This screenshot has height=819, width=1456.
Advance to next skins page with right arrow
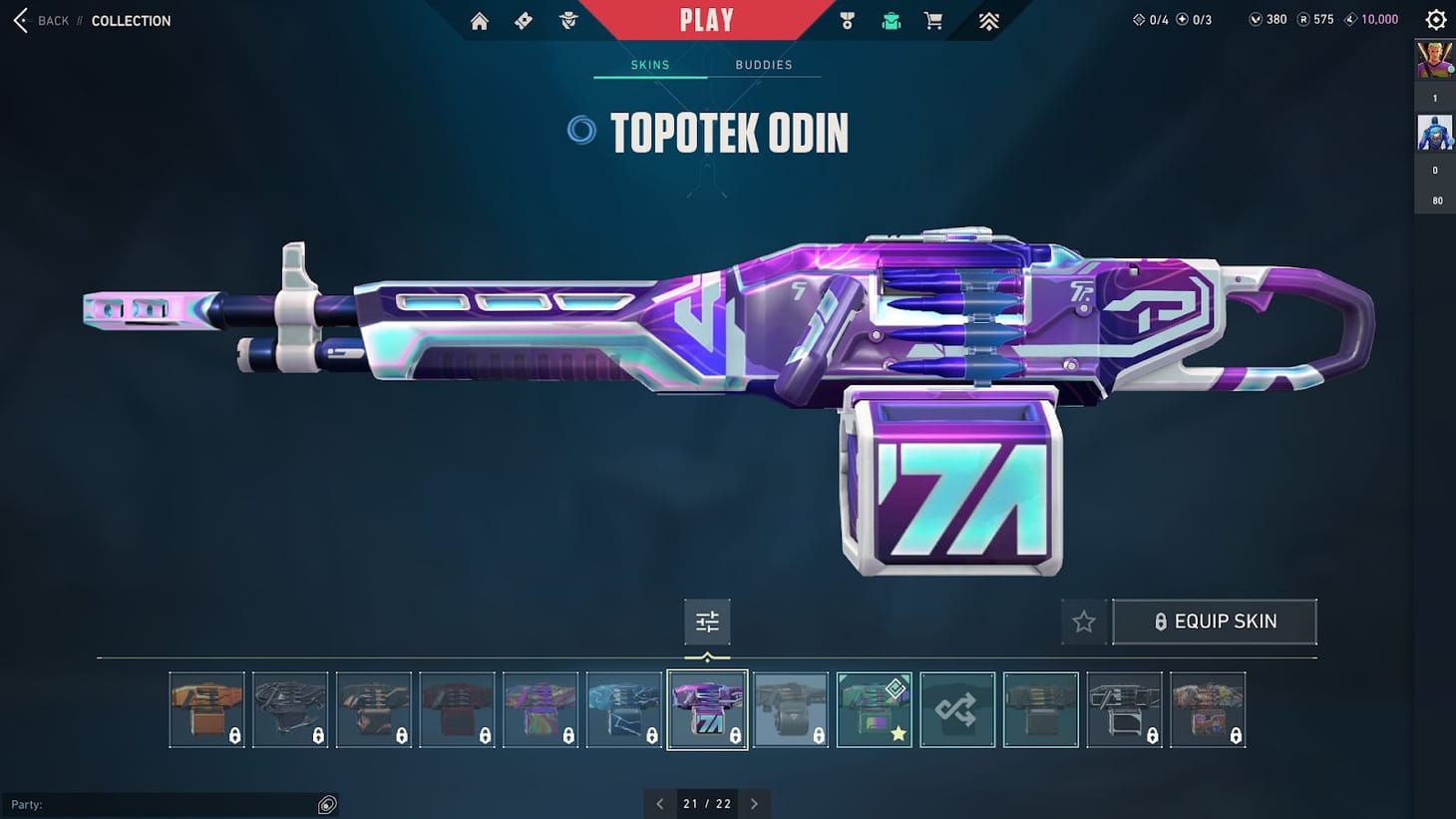(755, 803)
